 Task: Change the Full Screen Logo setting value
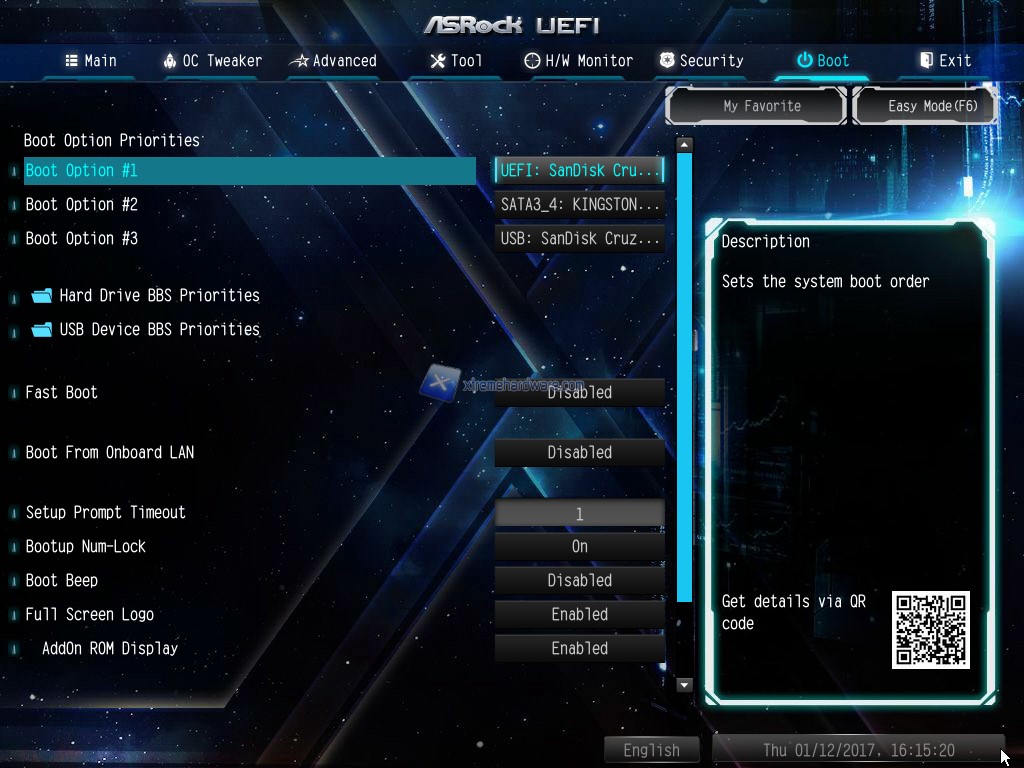580,614
